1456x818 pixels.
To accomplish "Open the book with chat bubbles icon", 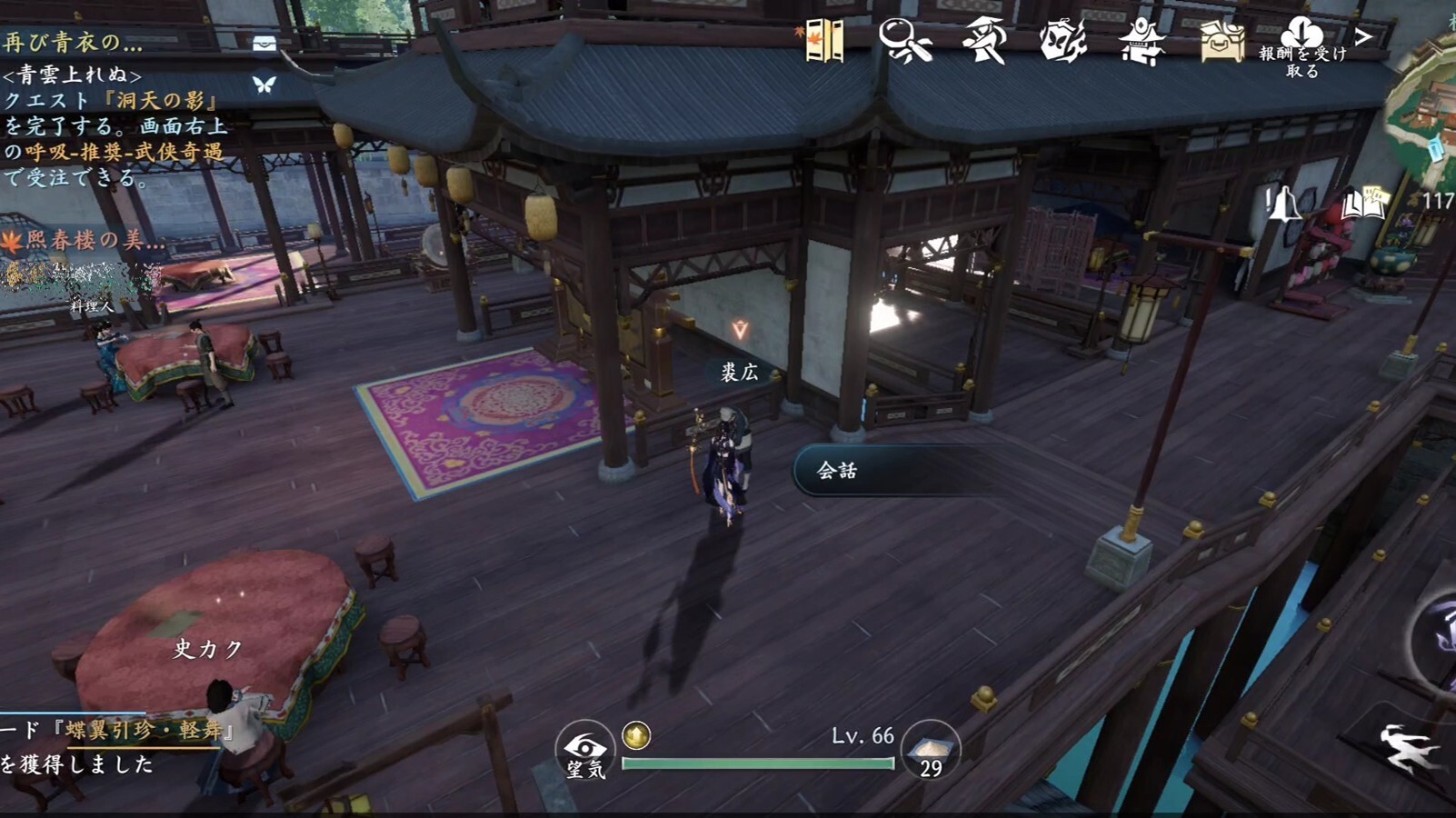I will pyautogui.click(x=1362, y=204).
